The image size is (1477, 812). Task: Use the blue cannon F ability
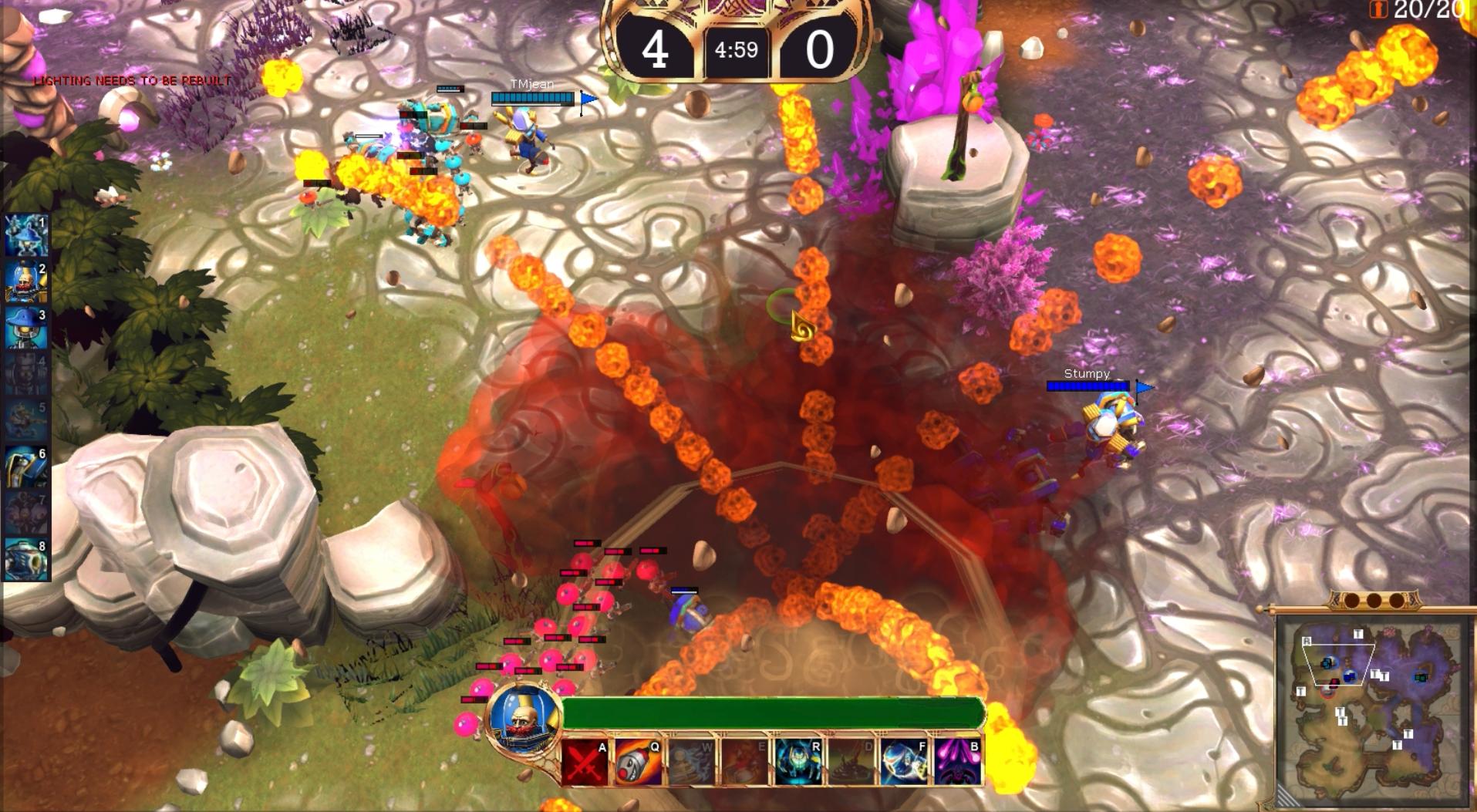click(905, 762)
